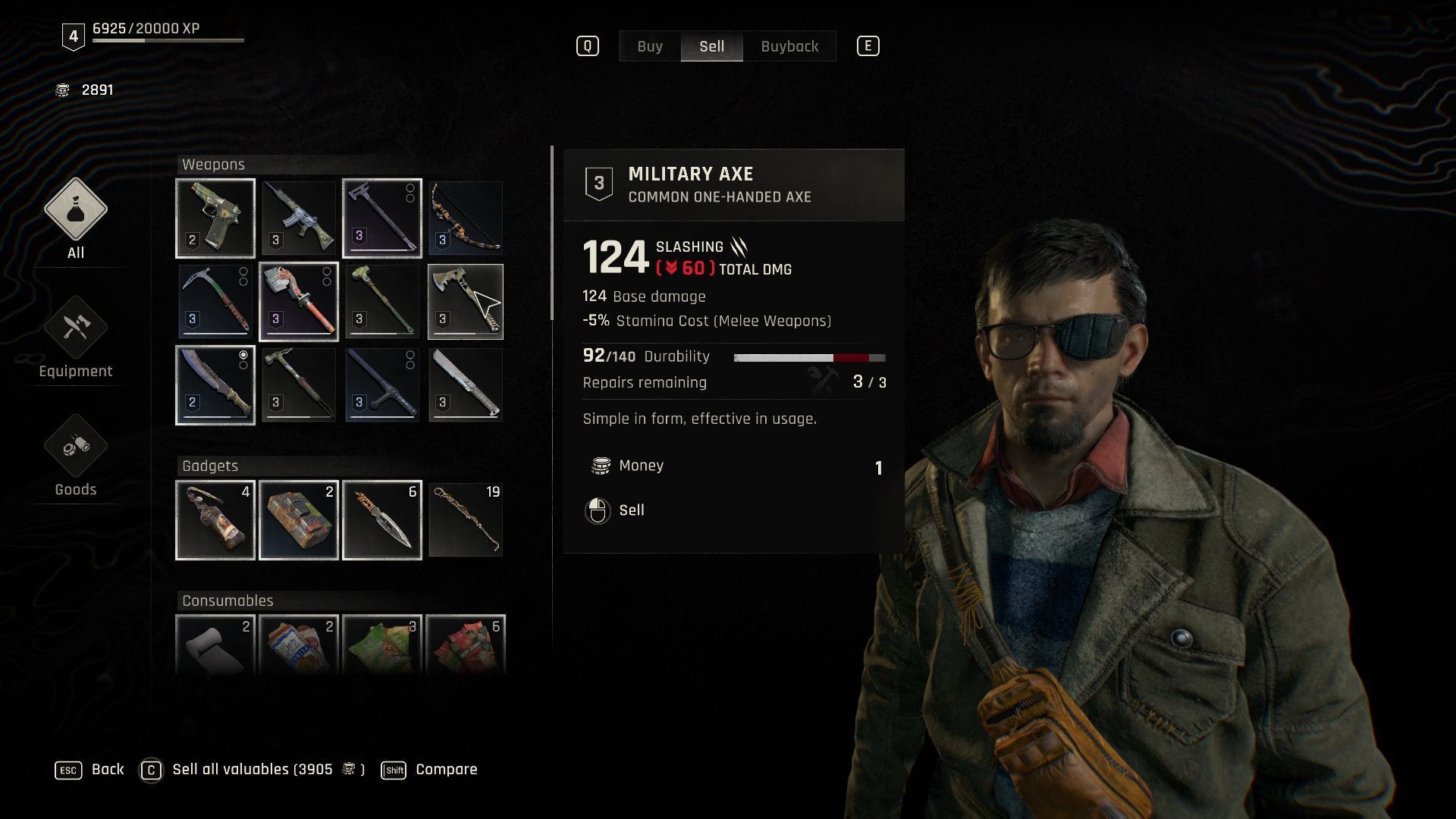Switch to the Buy tab
Viewport: 1456px width, 819px height.
click(x=650, y=46)
